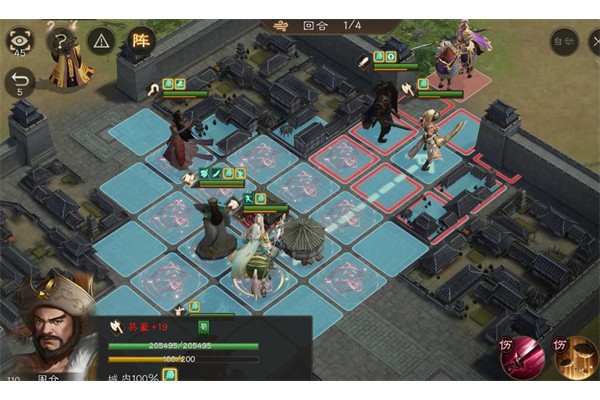Select the general portrait in the corner
This screenshot has height=400, width=600.
48,337
